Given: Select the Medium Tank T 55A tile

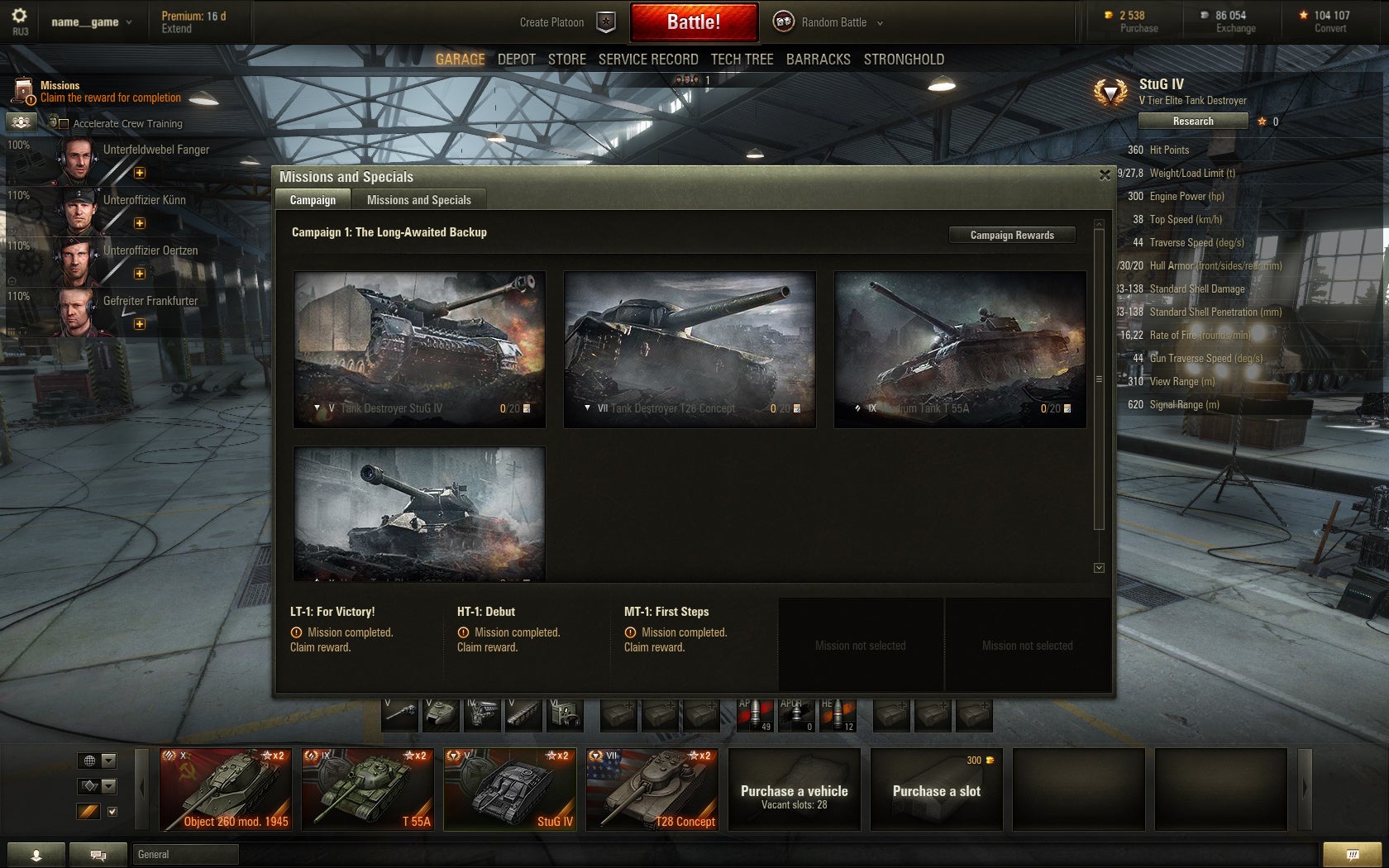Looking at the screenshot, I should click(x=959, y=349).
